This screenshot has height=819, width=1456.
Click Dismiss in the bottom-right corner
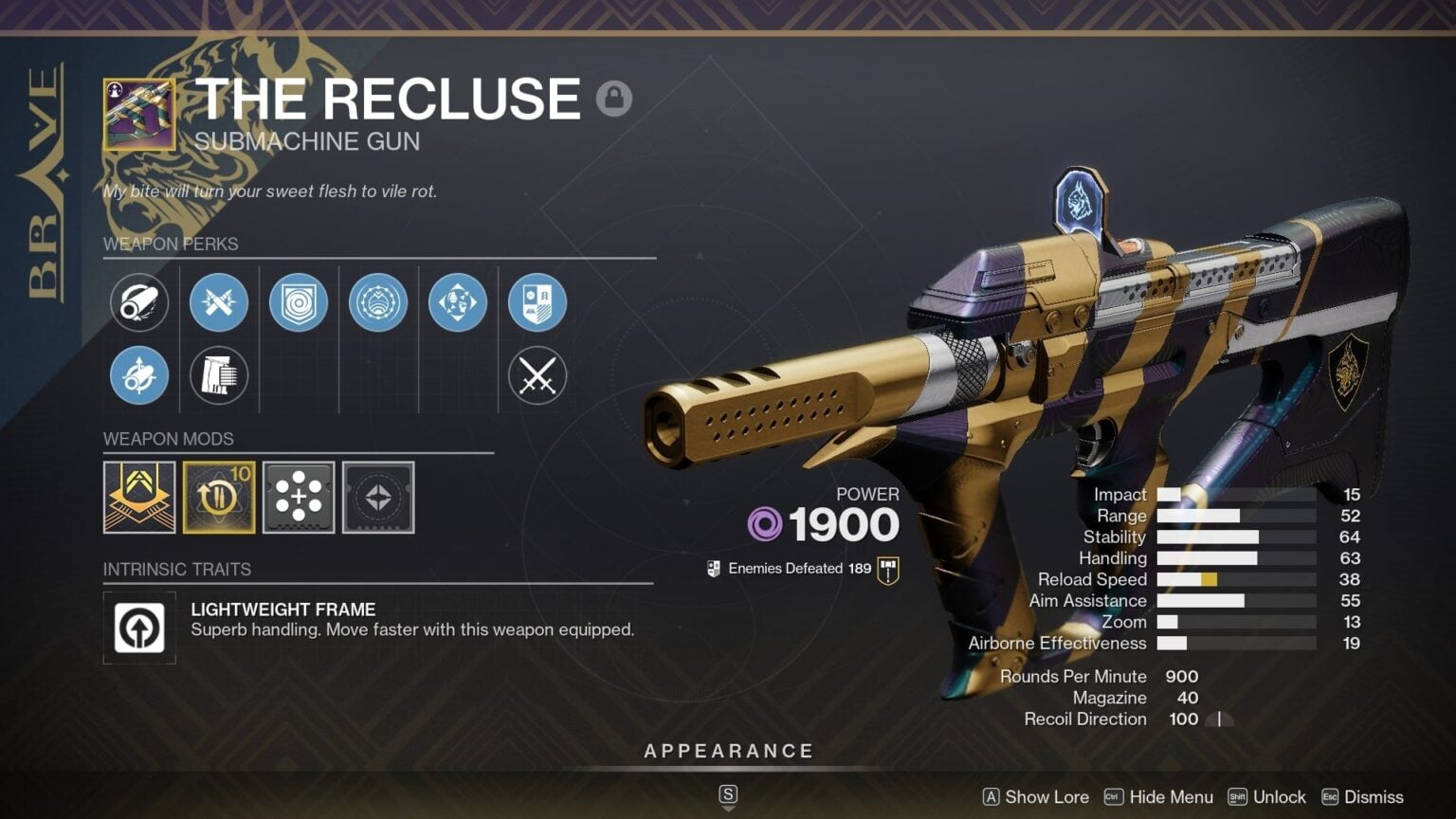click(1372, 797)
